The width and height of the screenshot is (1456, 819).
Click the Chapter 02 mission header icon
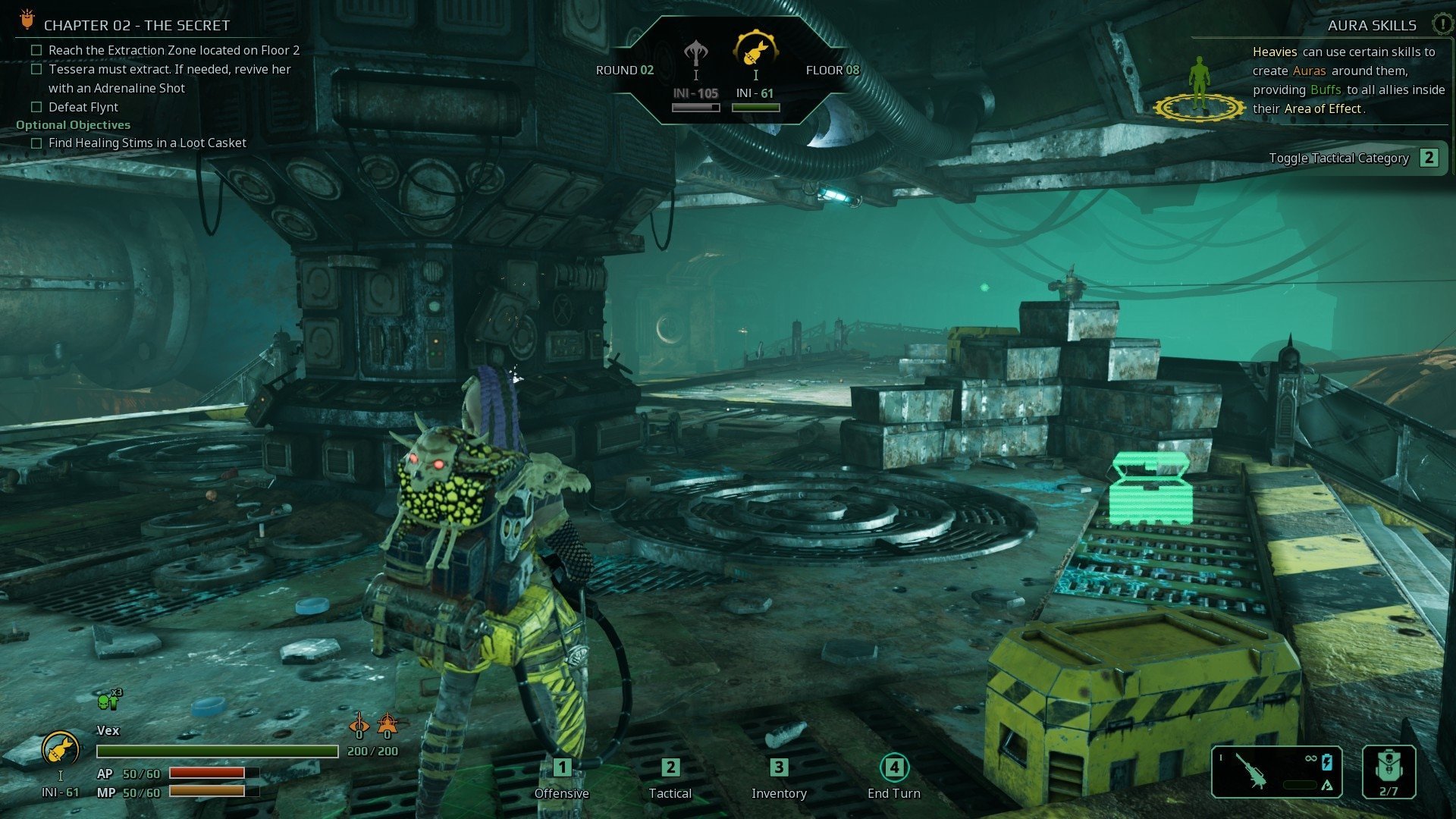pyautogui.click(x=27, y=20)
